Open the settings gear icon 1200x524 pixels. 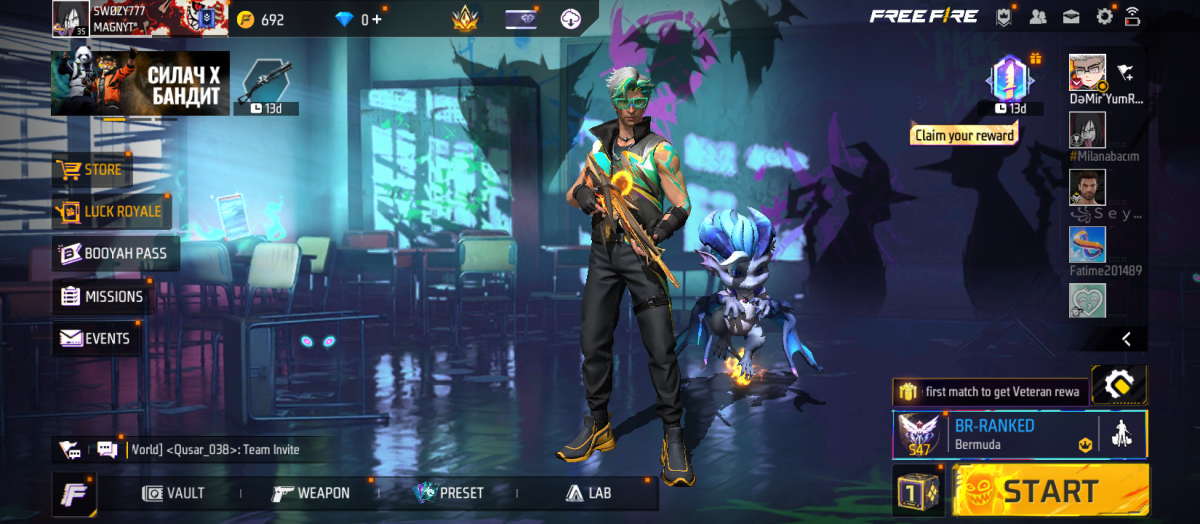[x=1104, y=16]
